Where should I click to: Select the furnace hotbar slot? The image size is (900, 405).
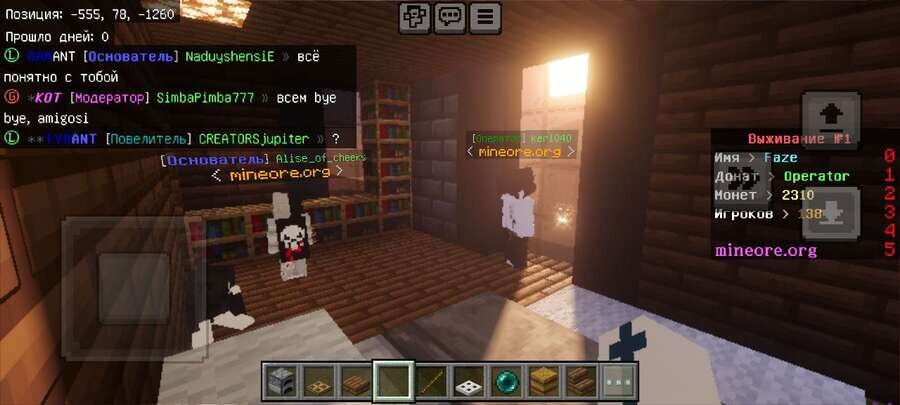pos(279,381)
